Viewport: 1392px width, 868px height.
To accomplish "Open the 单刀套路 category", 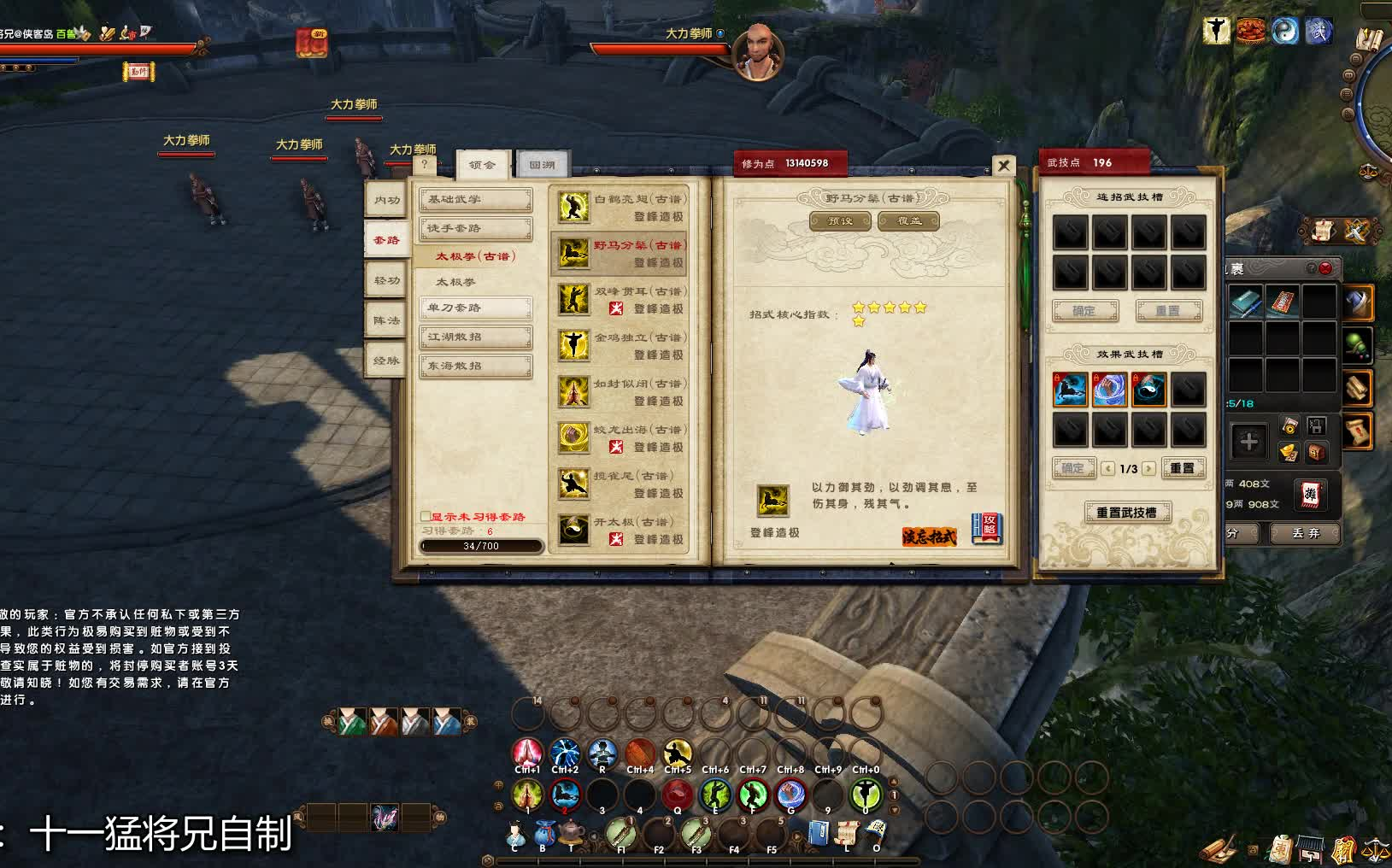I will 475,308.
